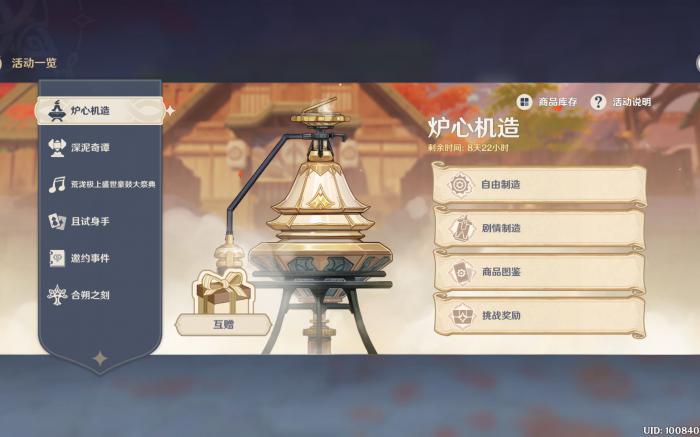
Task: Start 剧情制造 story production
Action: click(538, 228)
